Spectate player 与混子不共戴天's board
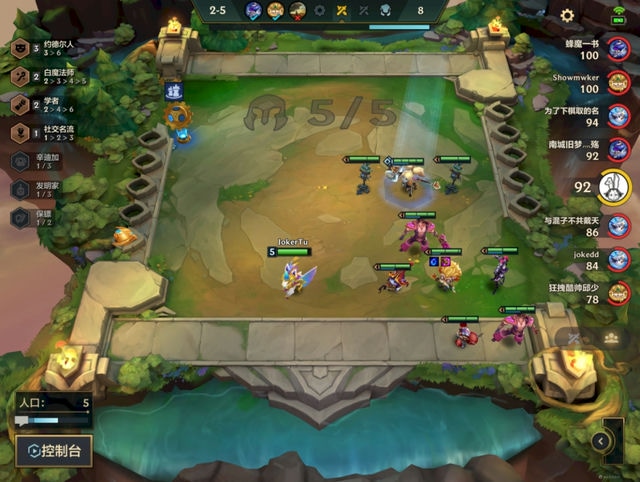The image size is (640, 482). (x=620, y=229)
